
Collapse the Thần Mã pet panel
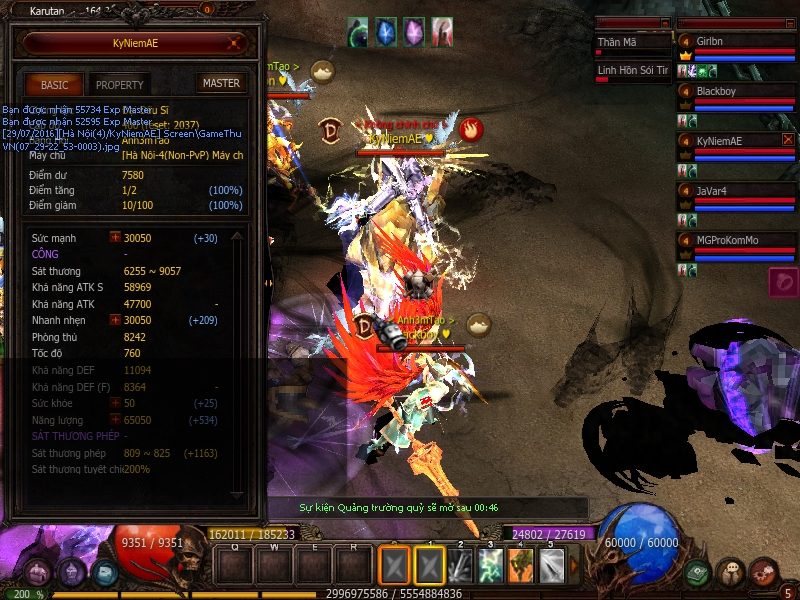pos(664,22)
